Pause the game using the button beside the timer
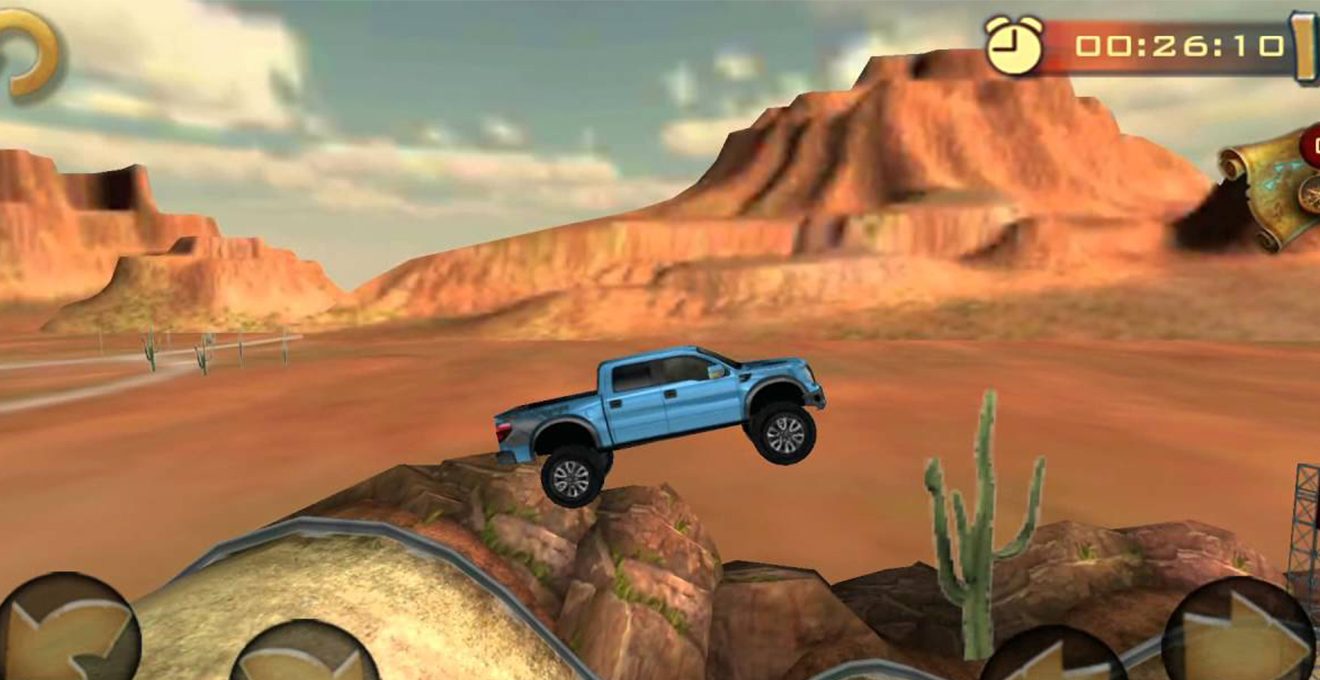This screenshot has width=1320, height=680. pos(1305,46)
